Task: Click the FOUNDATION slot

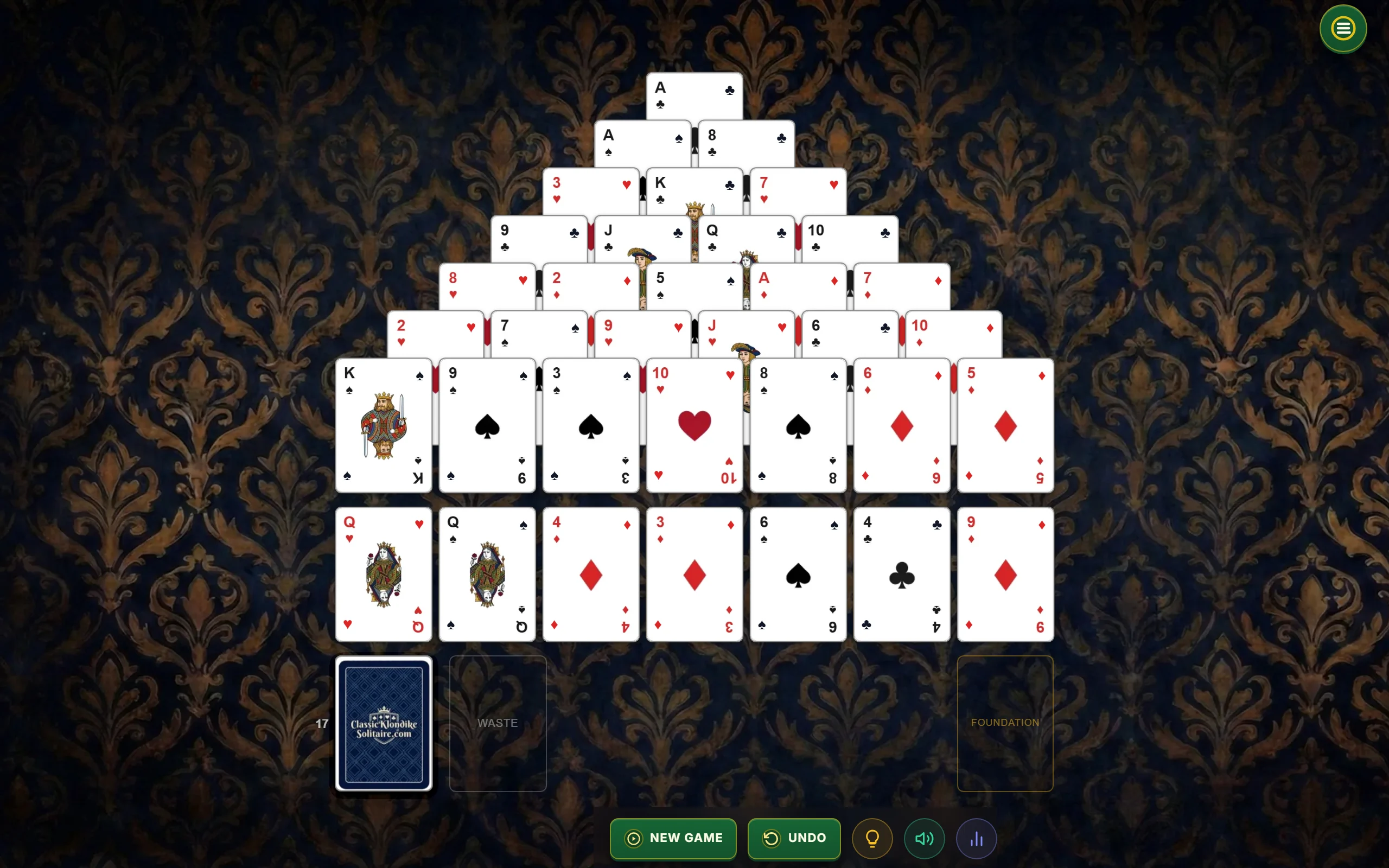Action: 1005,722
